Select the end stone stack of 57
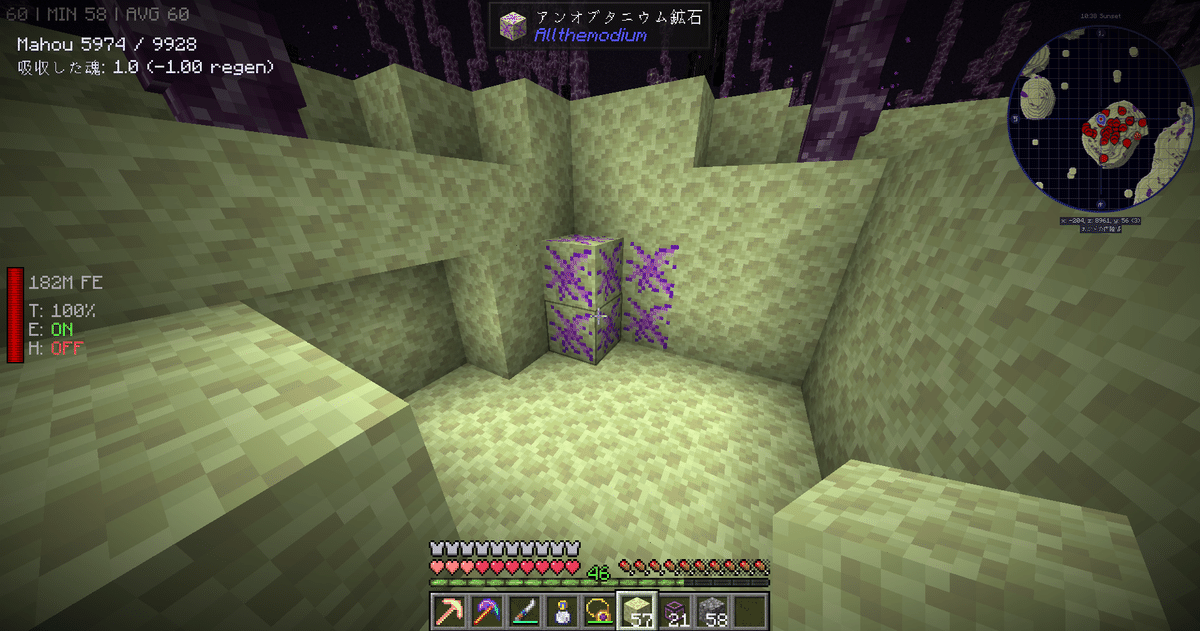This screenshot has height=631, width=1200. 637,611
